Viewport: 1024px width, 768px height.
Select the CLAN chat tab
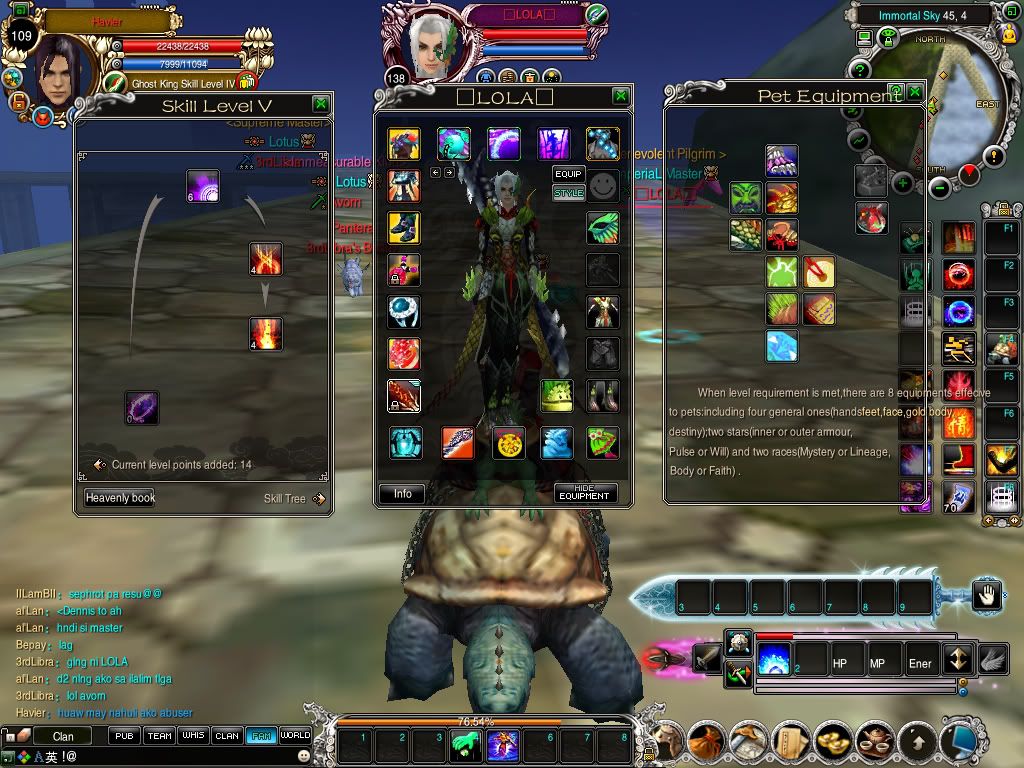click(227, 736)
